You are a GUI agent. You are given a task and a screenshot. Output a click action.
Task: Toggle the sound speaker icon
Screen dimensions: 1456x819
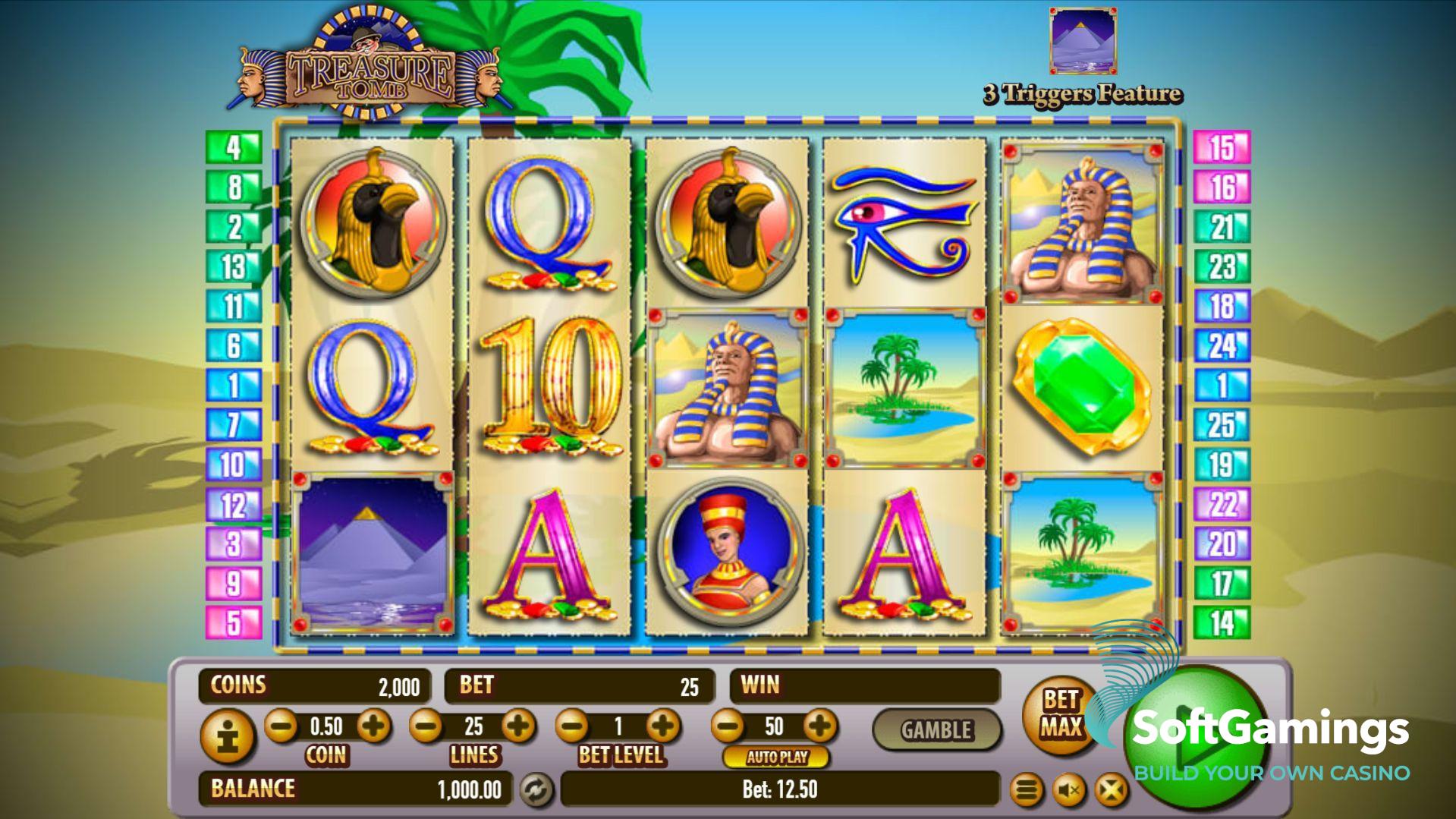coord(1069,791)
